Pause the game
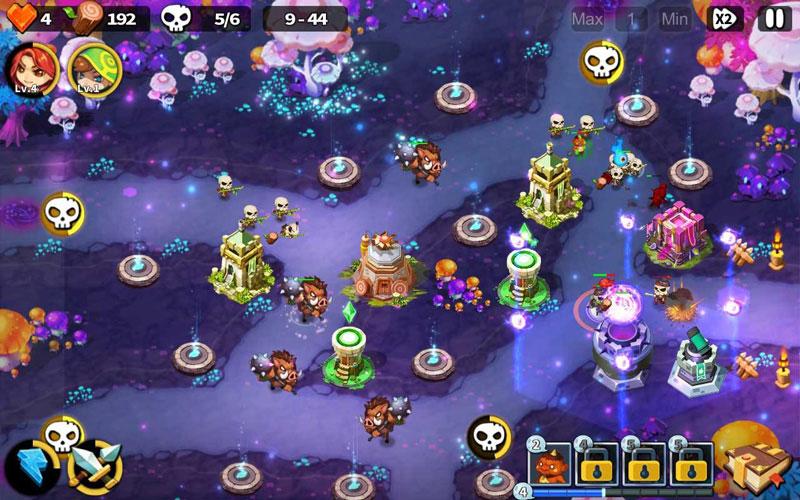800x500 pixels. point(774,18)
